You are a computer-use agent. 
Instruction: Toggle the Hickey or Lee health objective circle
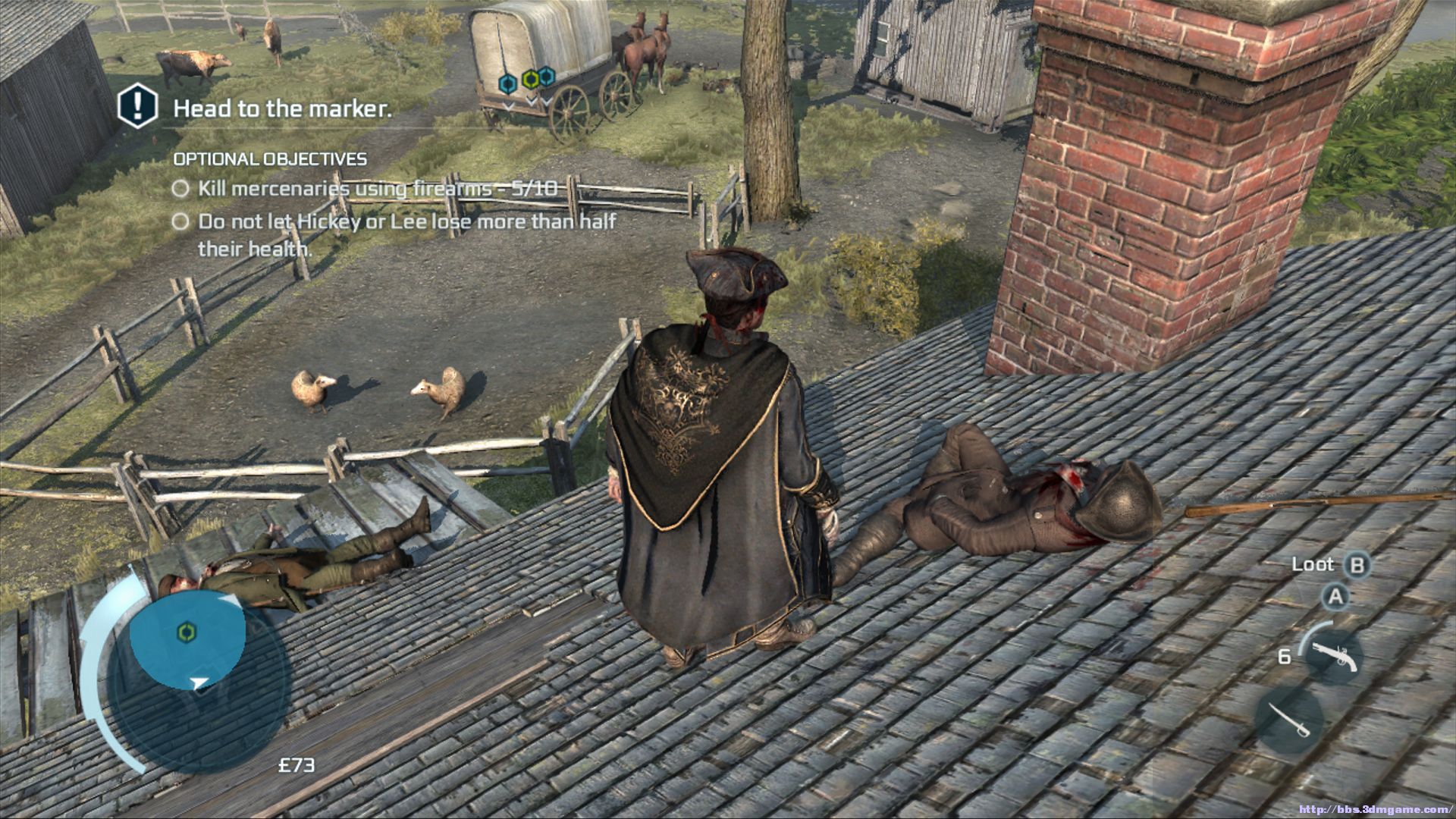[x=180, y=221]
